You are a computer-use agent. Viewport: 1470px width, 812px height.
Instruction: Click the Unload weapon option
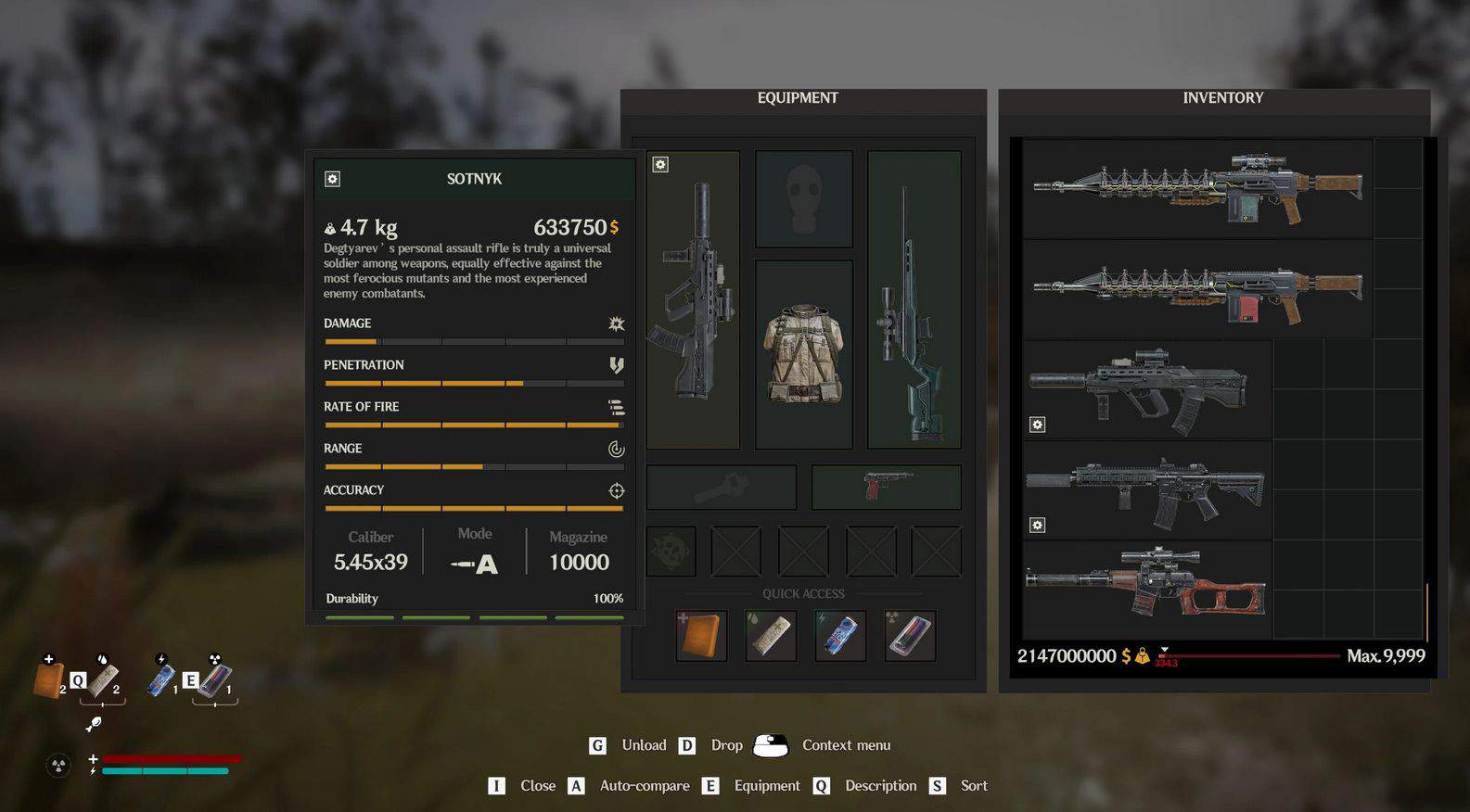pyautogui.click(x=644, y=745)
